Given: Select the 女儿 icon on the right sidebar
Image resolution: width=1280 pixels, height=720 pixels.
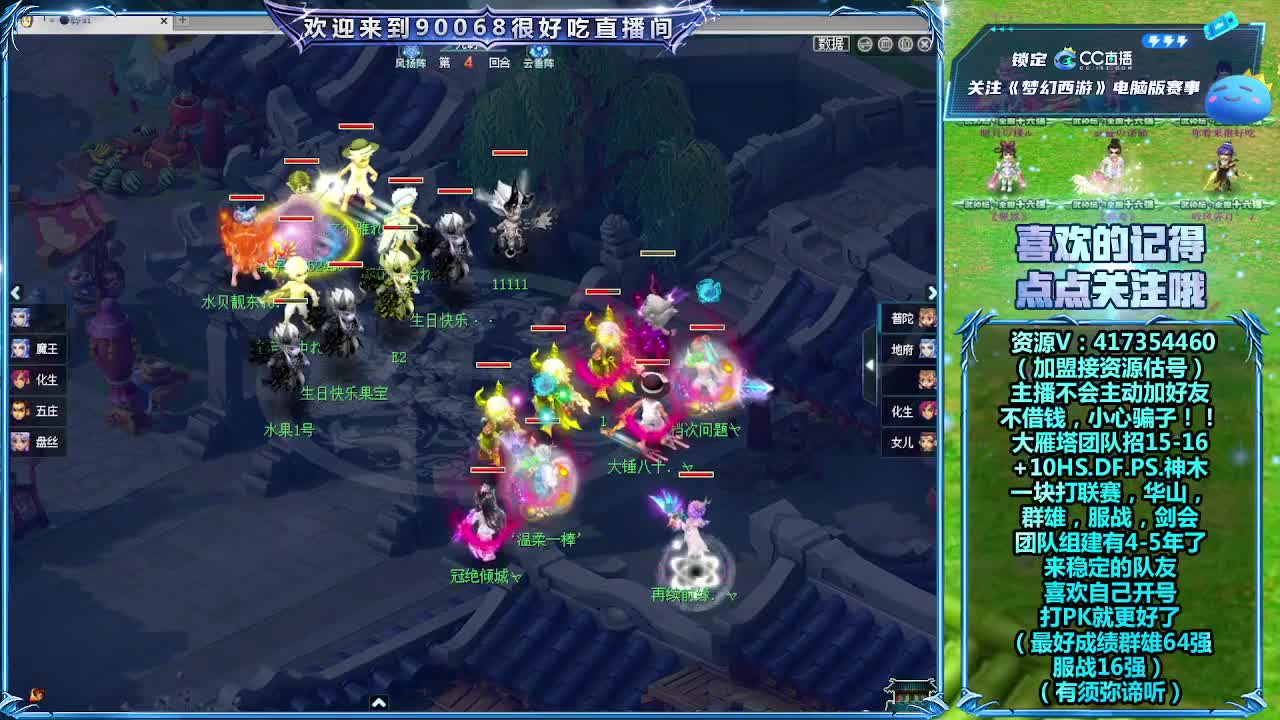Looking at the screenshot, I should point(908,442).
